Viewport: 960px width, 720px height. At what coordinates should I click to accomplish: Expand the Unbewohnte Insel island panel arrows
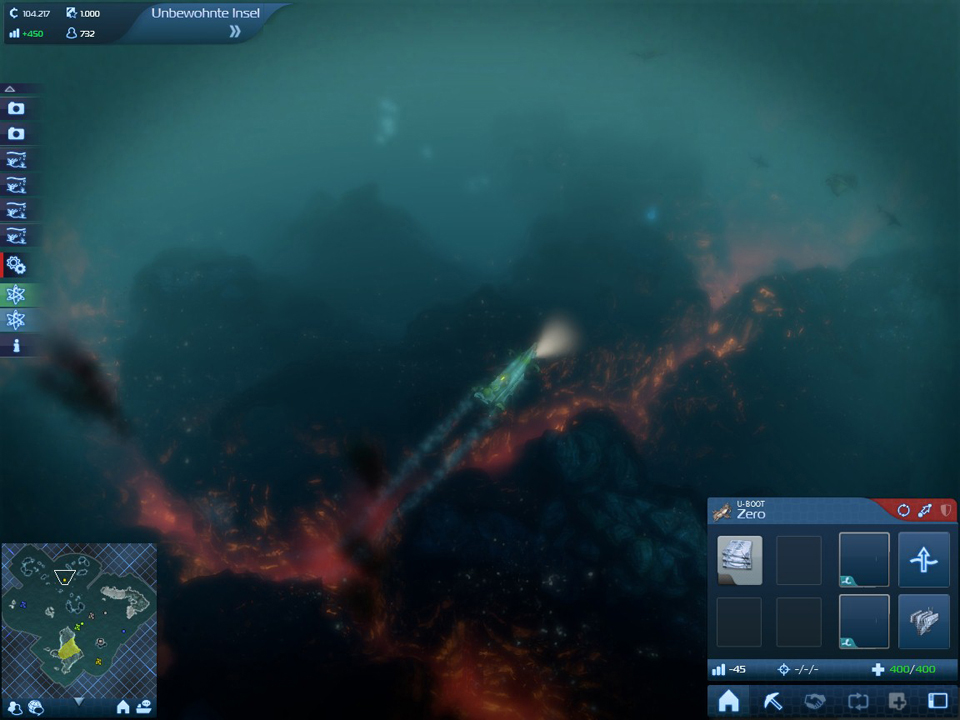click(235, 32)
